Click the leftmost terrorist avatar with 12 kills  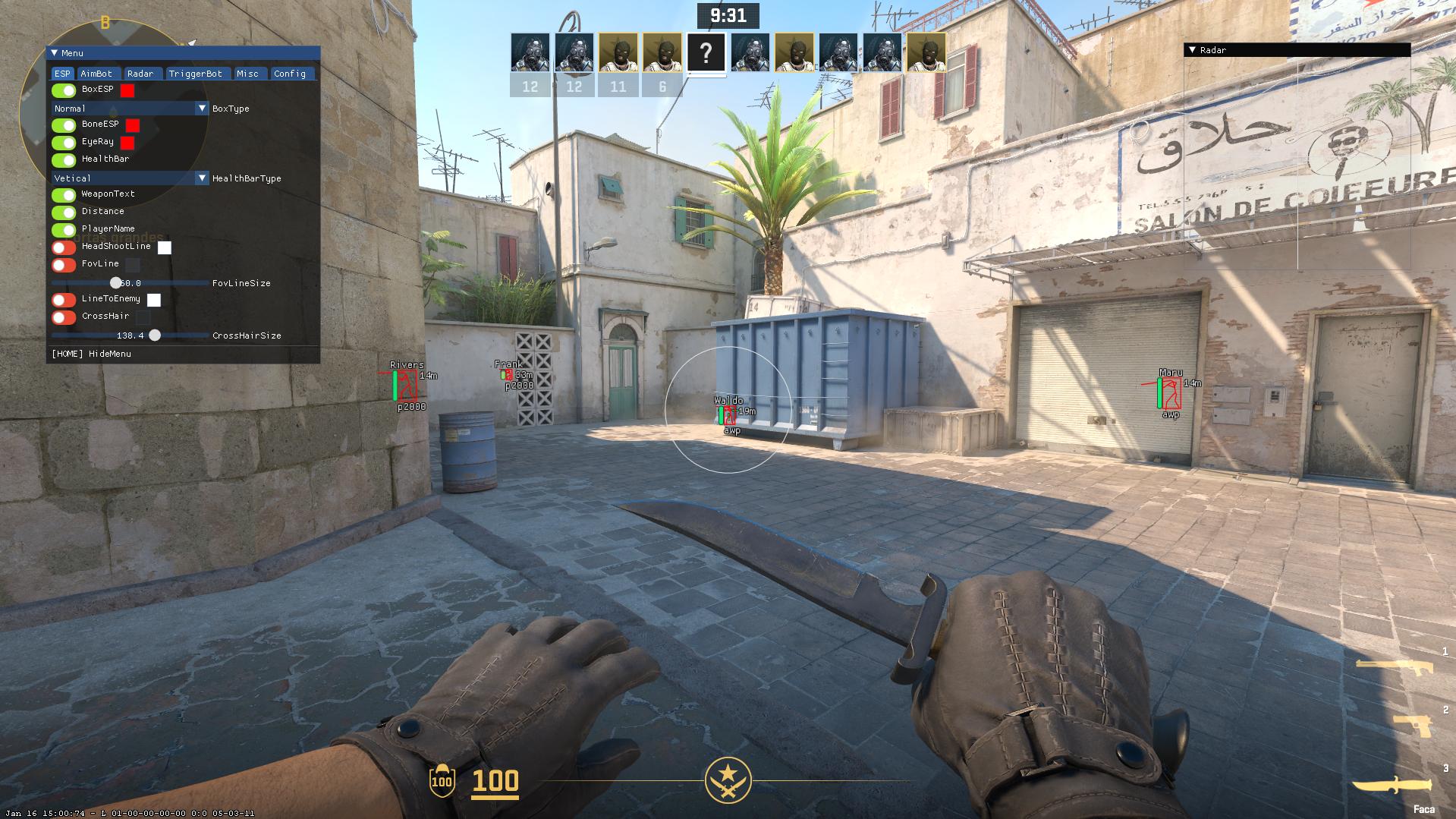(x=531, y=53)
